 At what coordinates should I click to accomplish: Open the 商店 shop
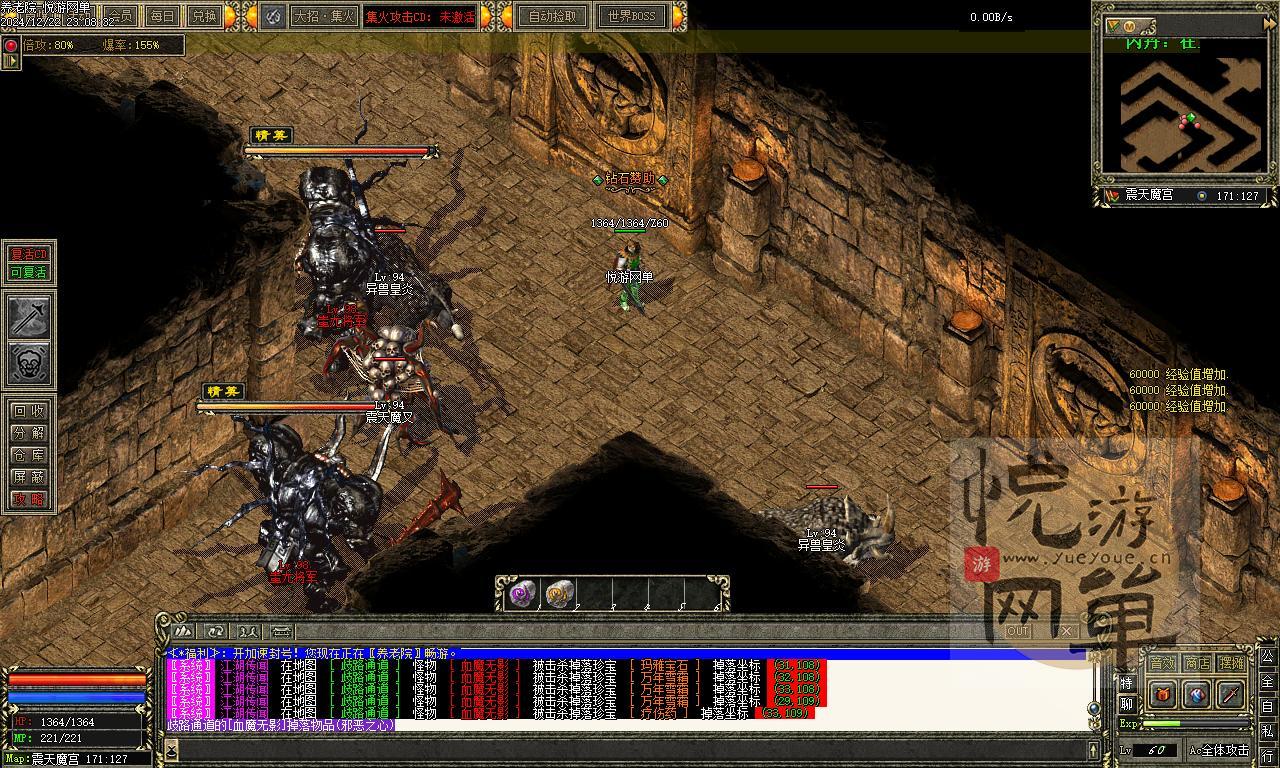[x=1197, y=662]
